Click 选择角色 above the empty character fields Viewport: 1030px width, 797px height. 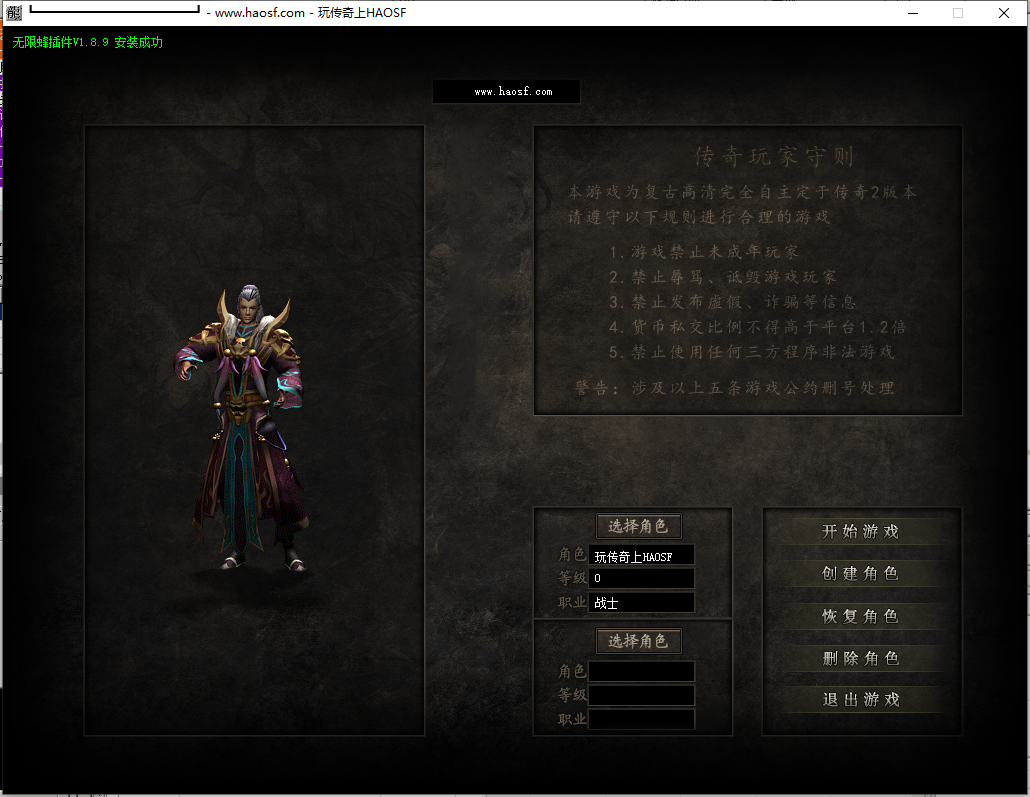point(638,641)
